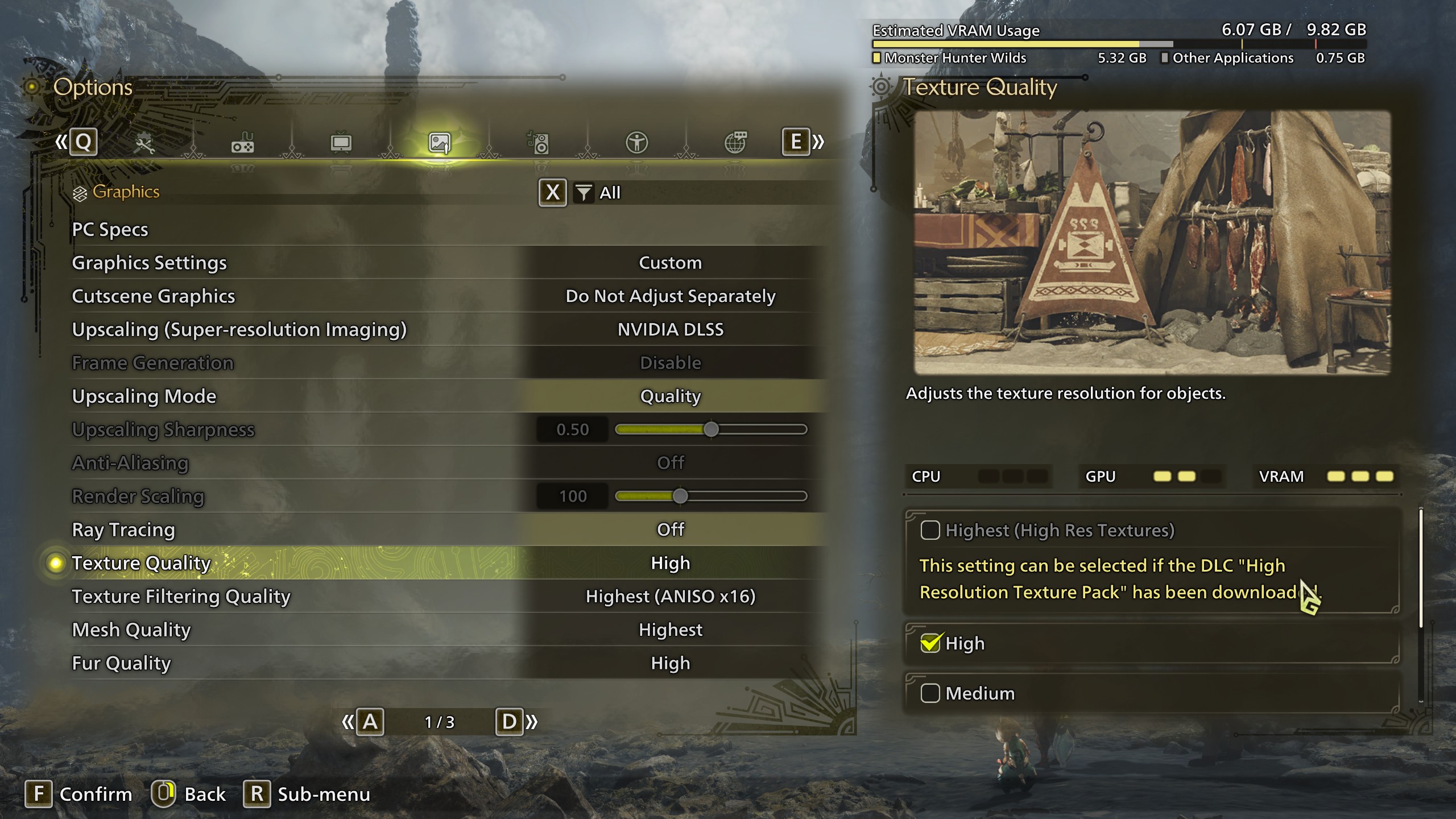Image resolution: width=1456 pixels, height=819 pixels.
Task: Open the PC Specs entry
Action: (110, 229)
